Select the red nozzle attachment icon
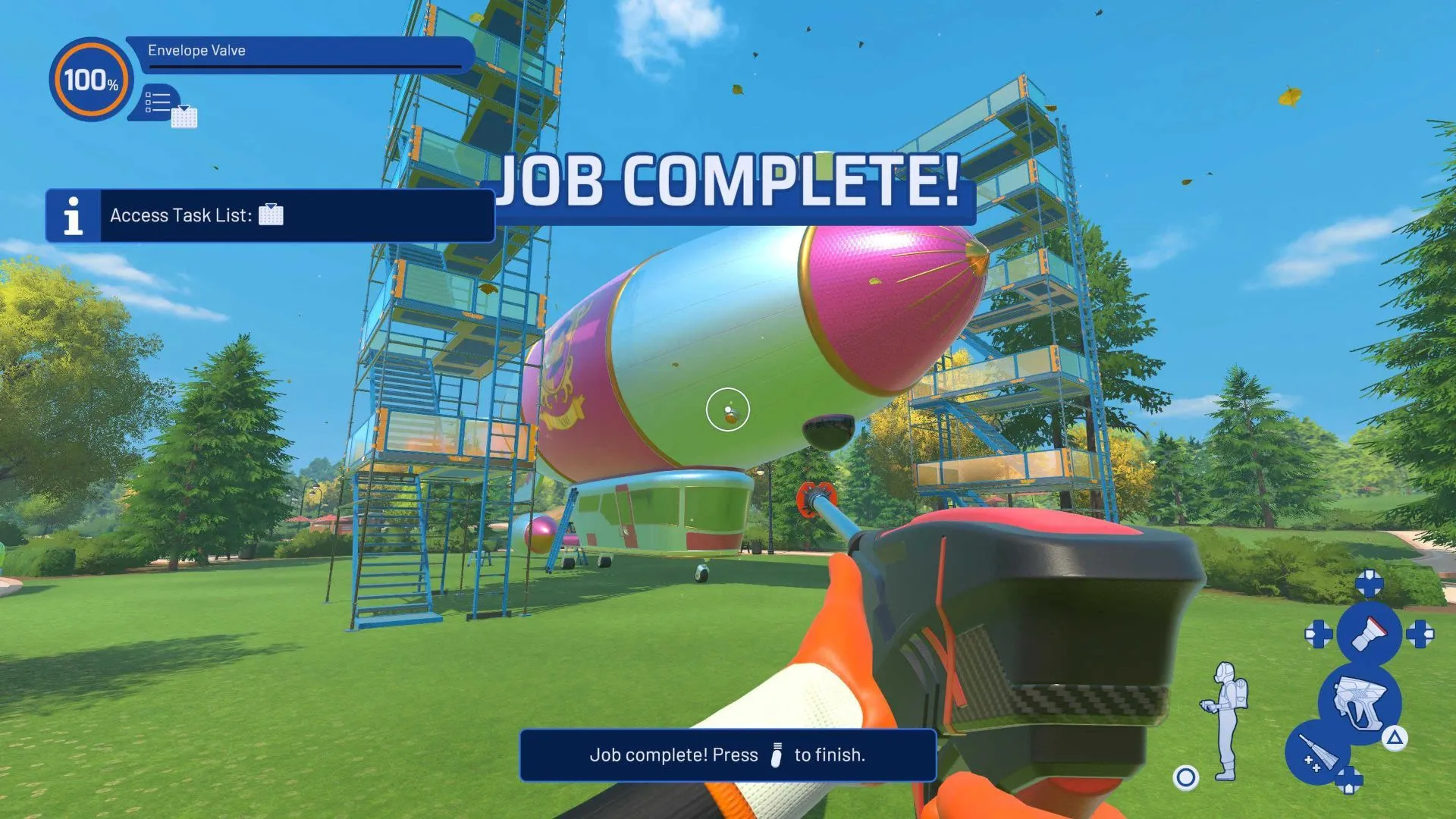1456x819 pixels. click(1370, 634)
